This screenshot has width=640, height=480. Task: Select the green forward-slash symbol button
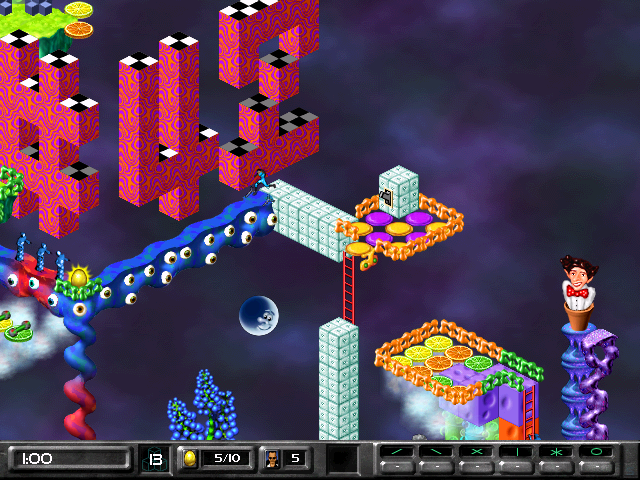[396, 453]
